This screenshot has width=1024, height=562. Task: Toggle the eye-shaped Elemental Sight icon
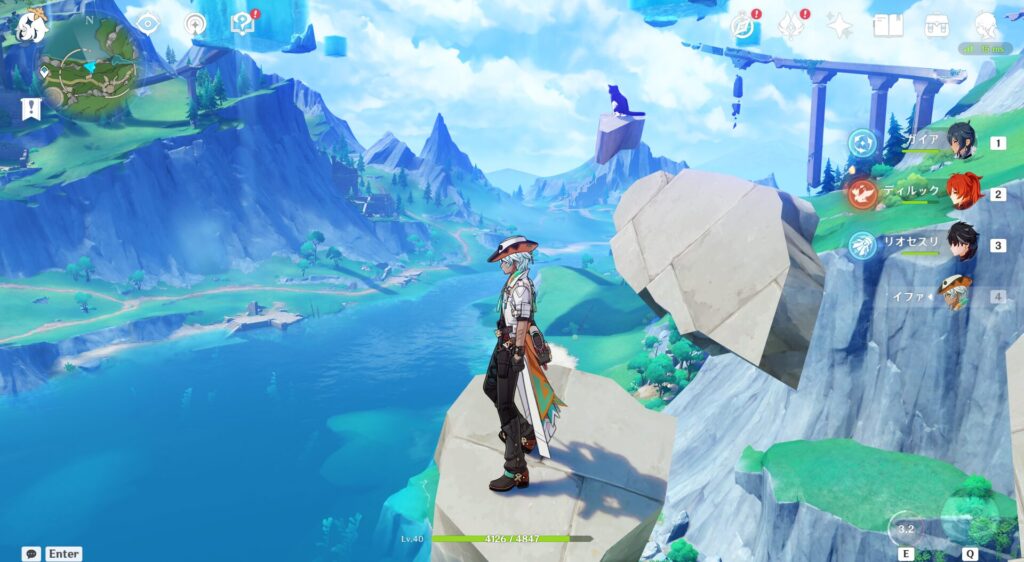click(148, 23)
